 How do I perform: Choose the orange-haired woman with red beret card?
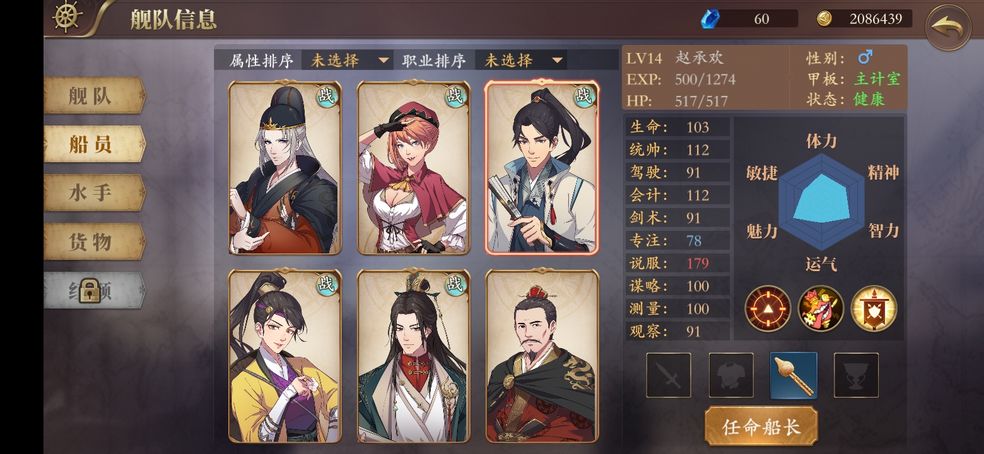414,167
